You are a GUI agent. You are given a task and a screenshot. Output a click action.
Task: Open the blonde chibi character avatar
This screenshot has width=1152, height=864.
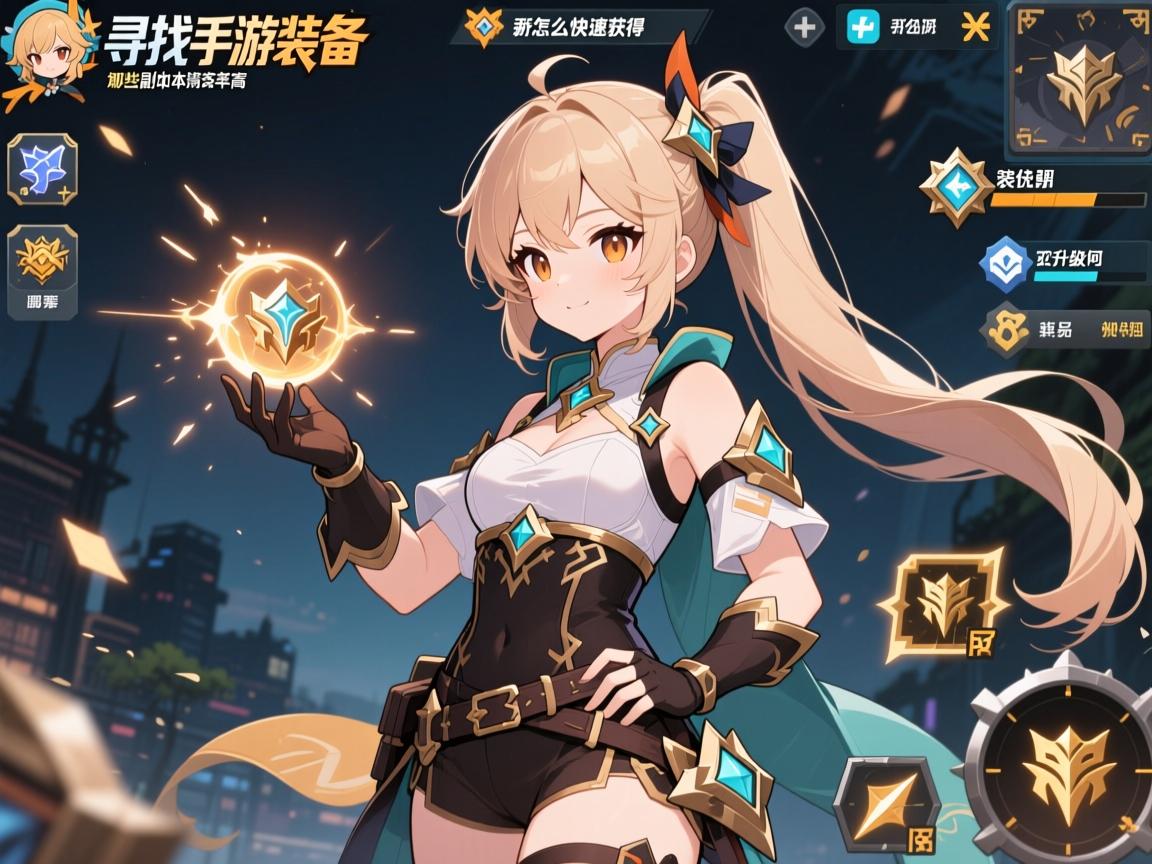tap(40, 52)
